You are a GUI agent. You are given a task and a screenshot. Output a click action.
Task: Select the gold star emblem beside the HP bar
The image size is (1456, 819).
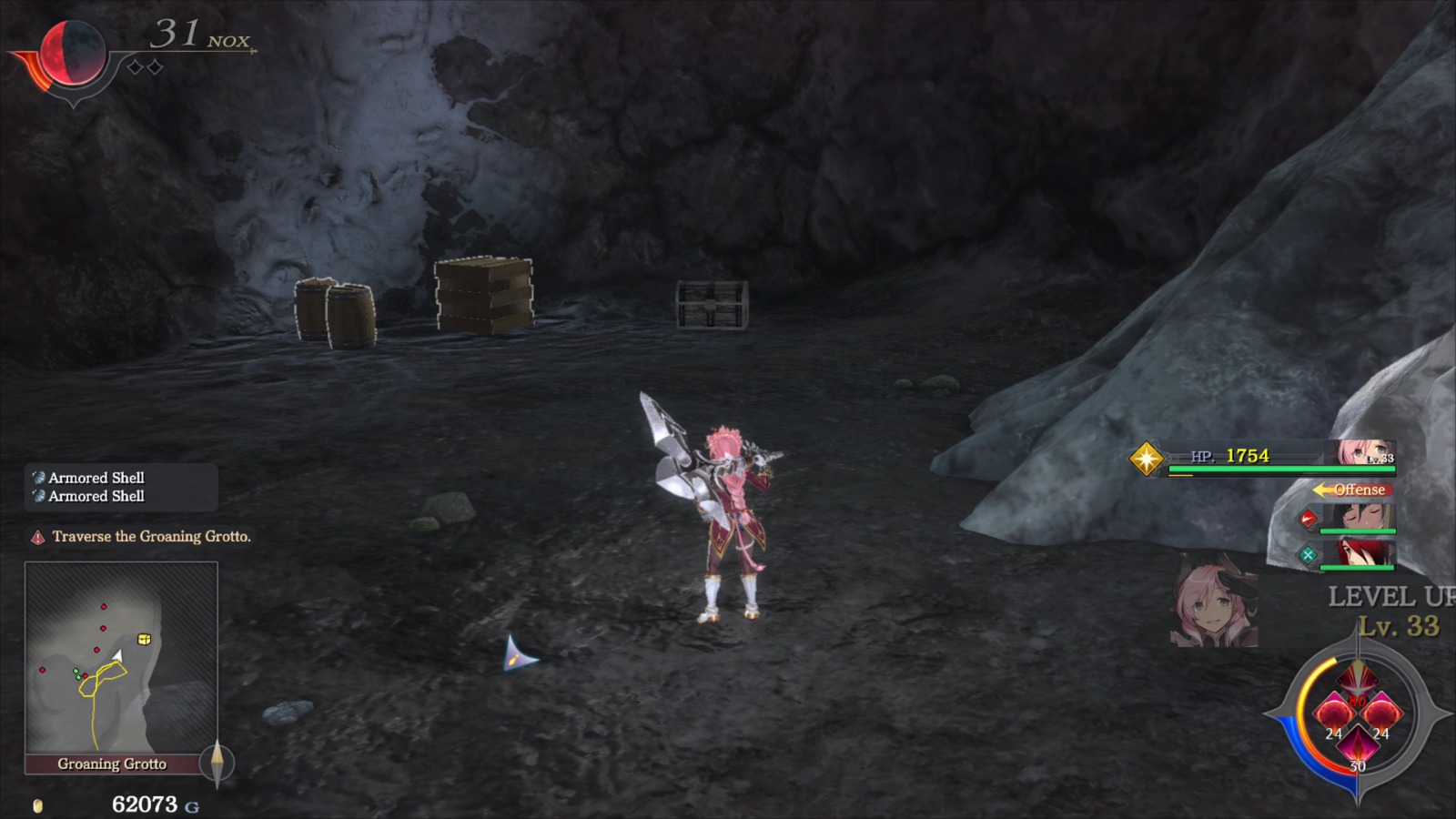[1148, 458]
